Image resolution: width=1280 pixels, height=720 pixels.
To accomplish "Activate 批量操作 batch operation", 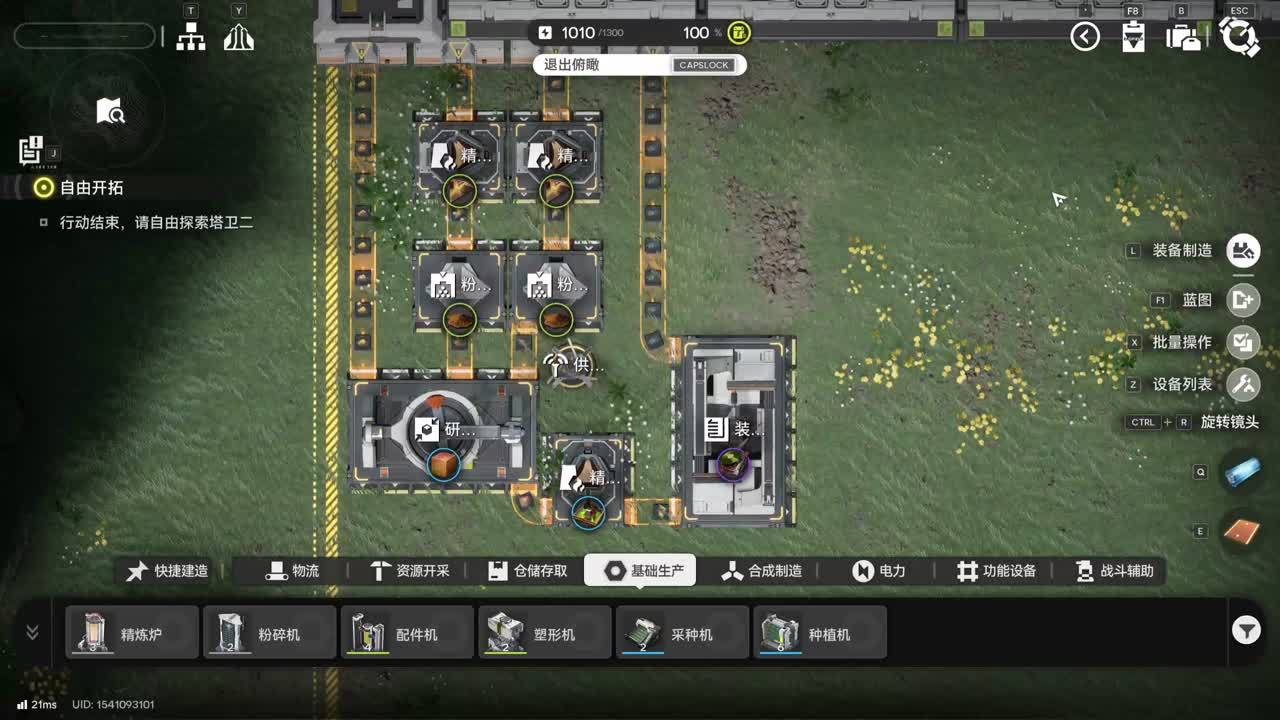I will pos(1244,342).
